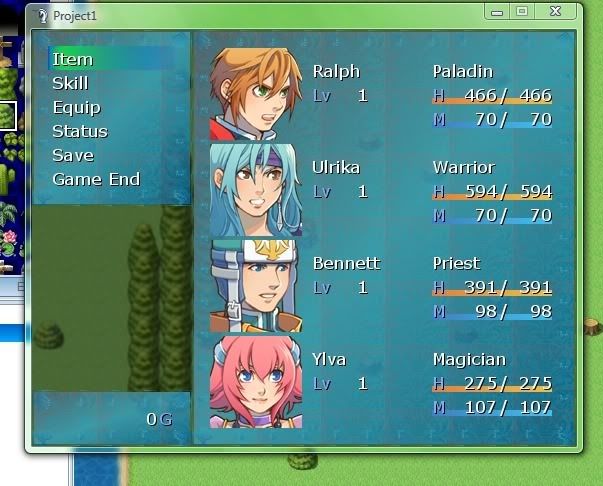
Task: Open the Item menu
Action: tap(72, 59)
